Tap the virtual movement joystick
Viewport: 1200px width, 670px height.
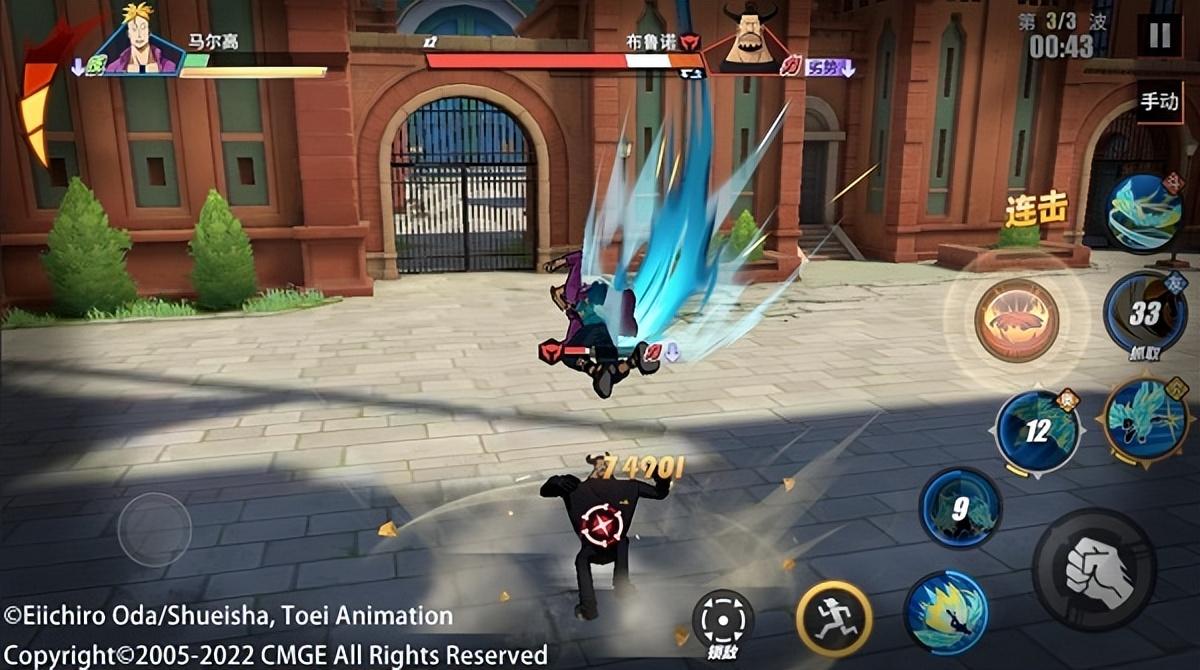click(x=154, y=529)
